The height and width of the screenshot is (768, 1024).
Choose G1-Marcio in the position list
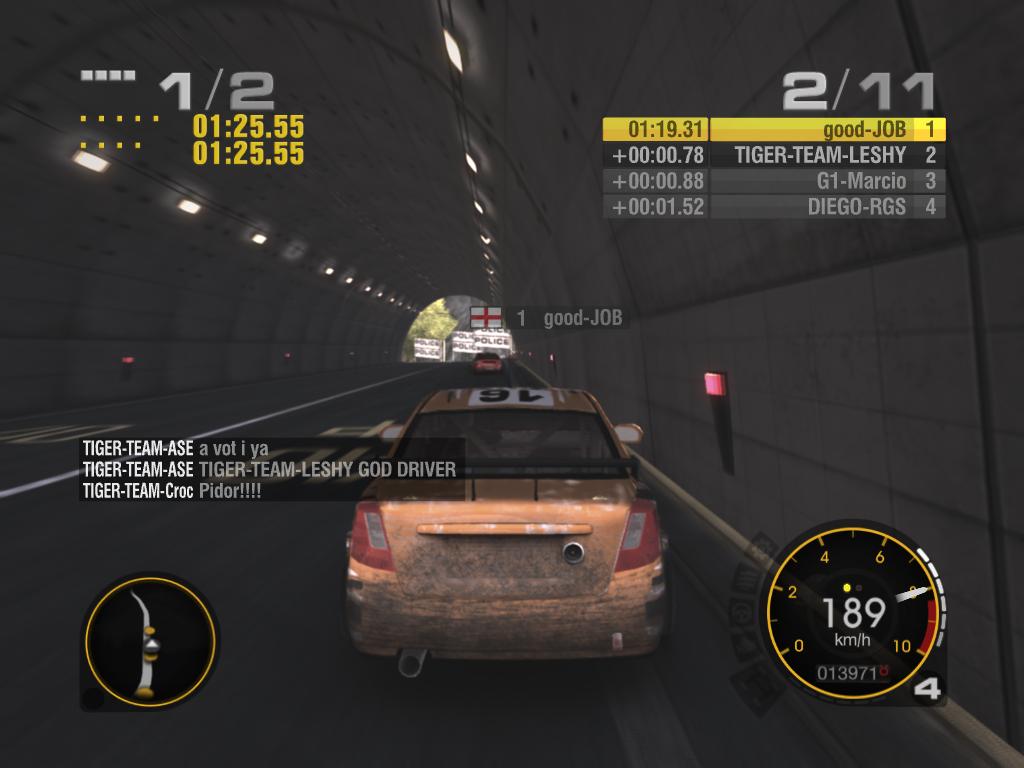coord(774,181)
